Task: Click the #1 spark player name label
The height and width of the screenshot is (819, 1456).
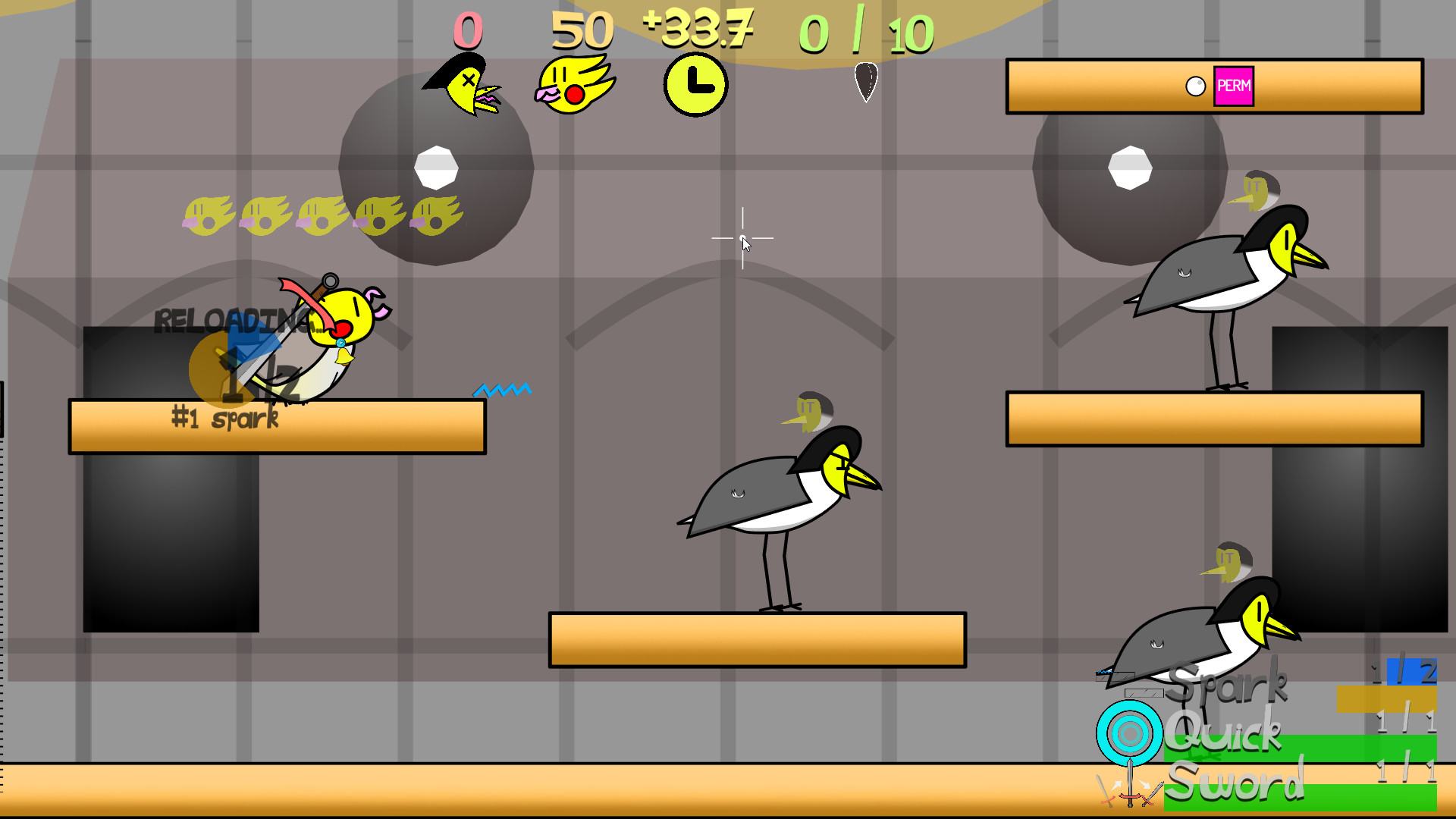Action: click(224, 418)
